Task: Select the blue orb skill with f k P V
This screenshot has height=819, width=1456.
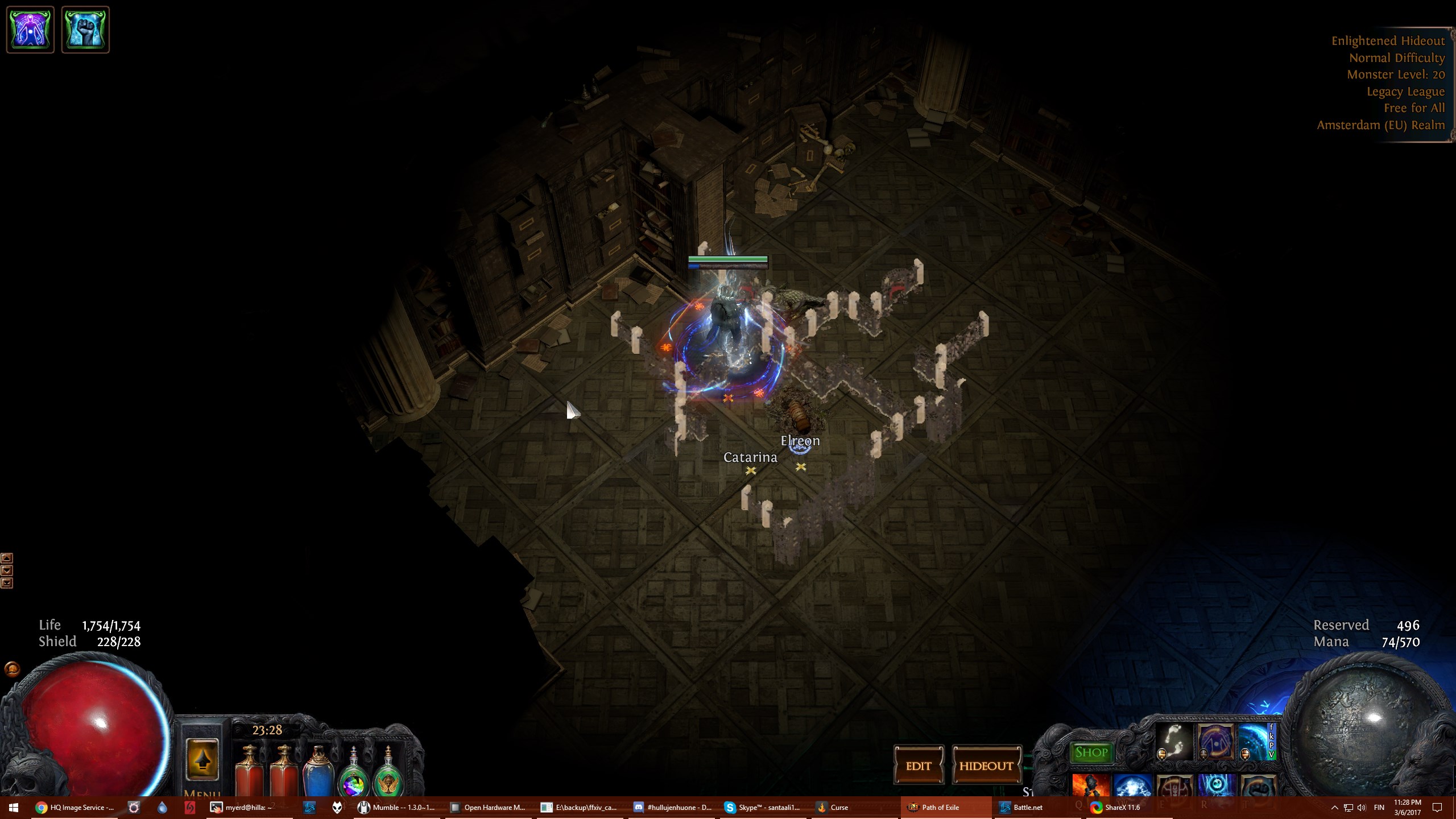Action: point(1257,741)
